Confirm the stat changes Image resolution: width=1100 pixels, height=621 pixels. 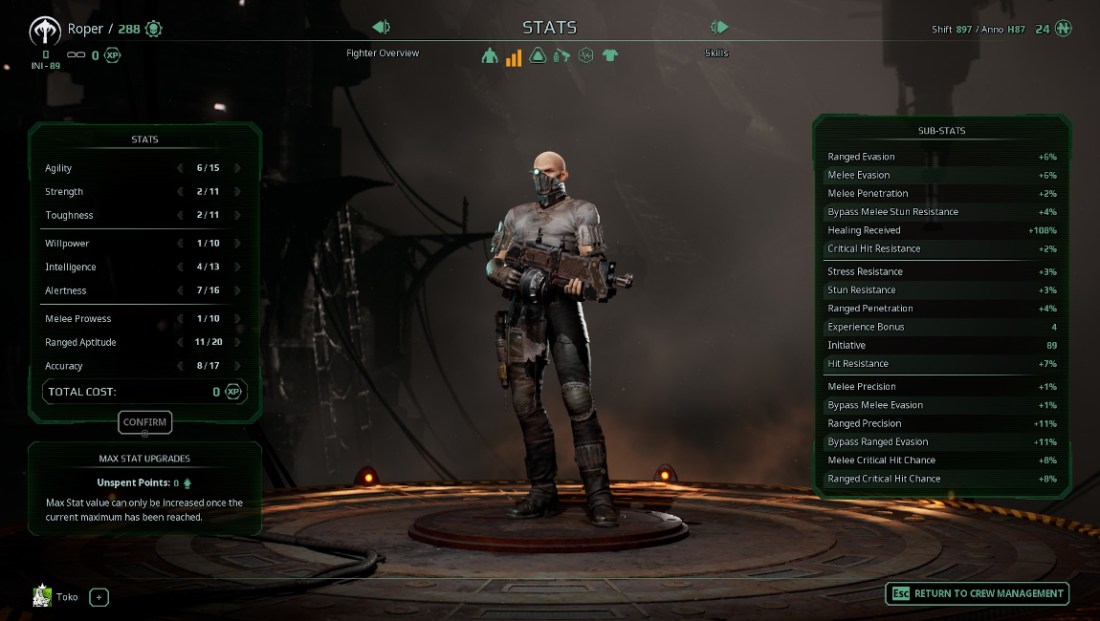click(145, 422)
